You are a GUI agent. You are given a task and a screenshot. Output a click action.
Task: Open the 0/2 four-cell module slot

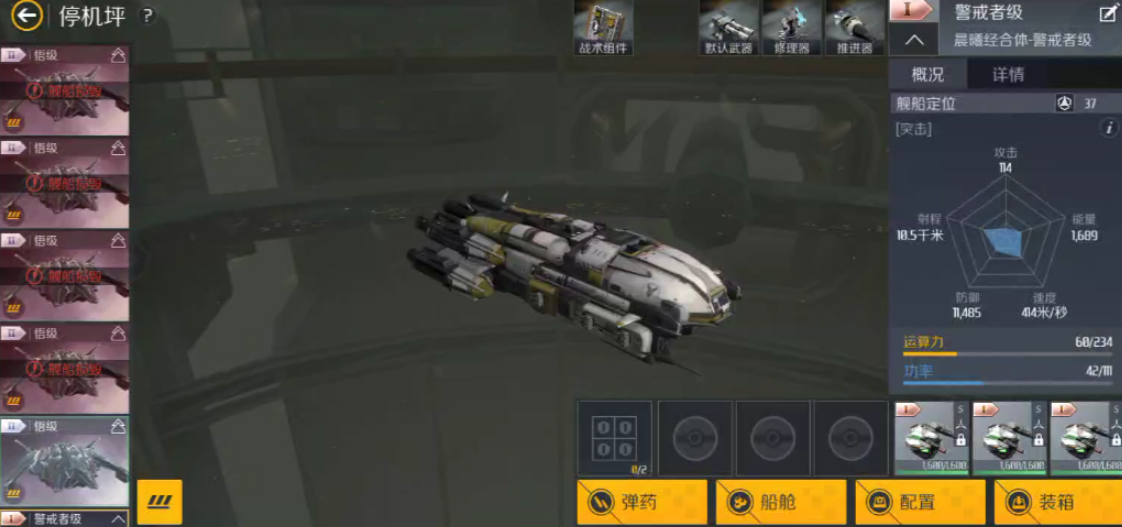click(x=614, y=437)
